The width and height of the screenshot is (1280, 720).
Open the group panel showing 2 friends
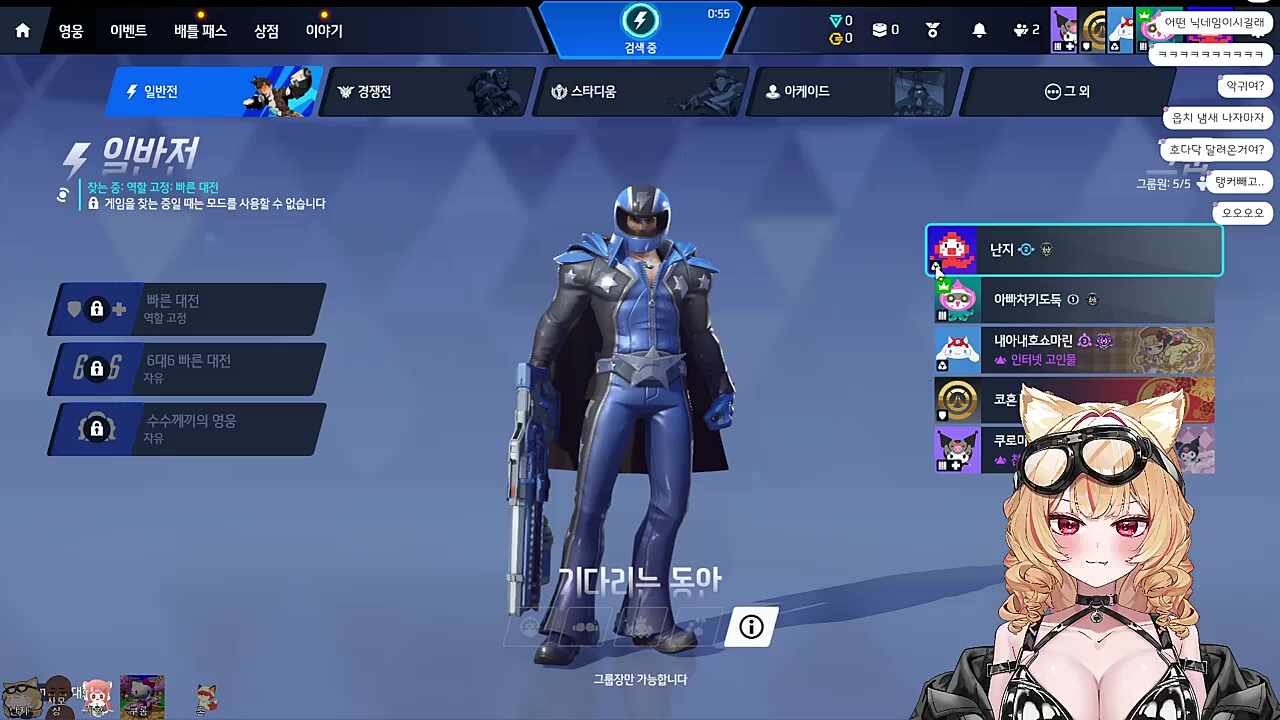coord(1022,30)
